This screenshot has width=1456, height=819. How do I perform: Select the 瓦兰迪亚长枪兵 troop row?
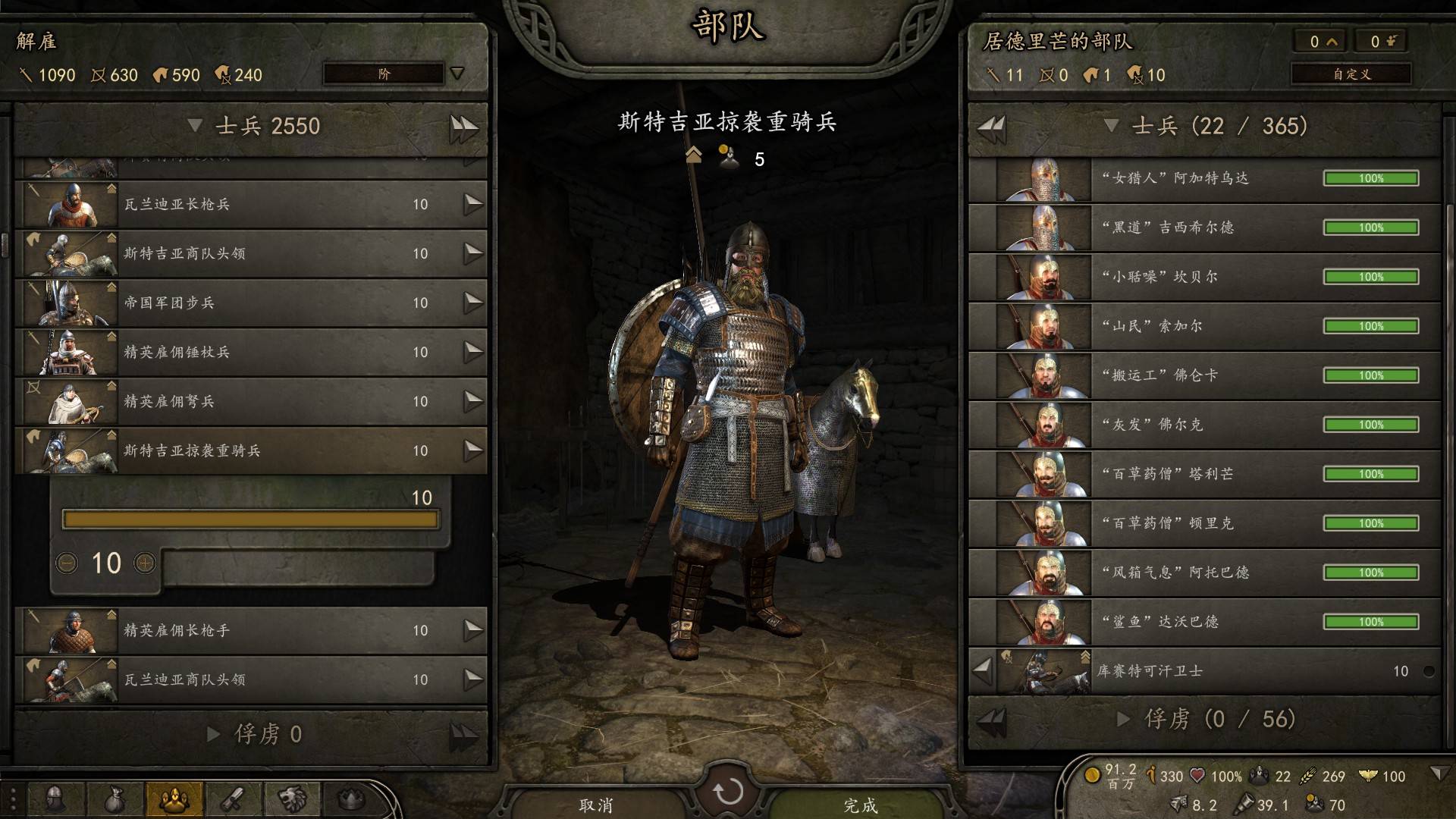tap(250, 204)
